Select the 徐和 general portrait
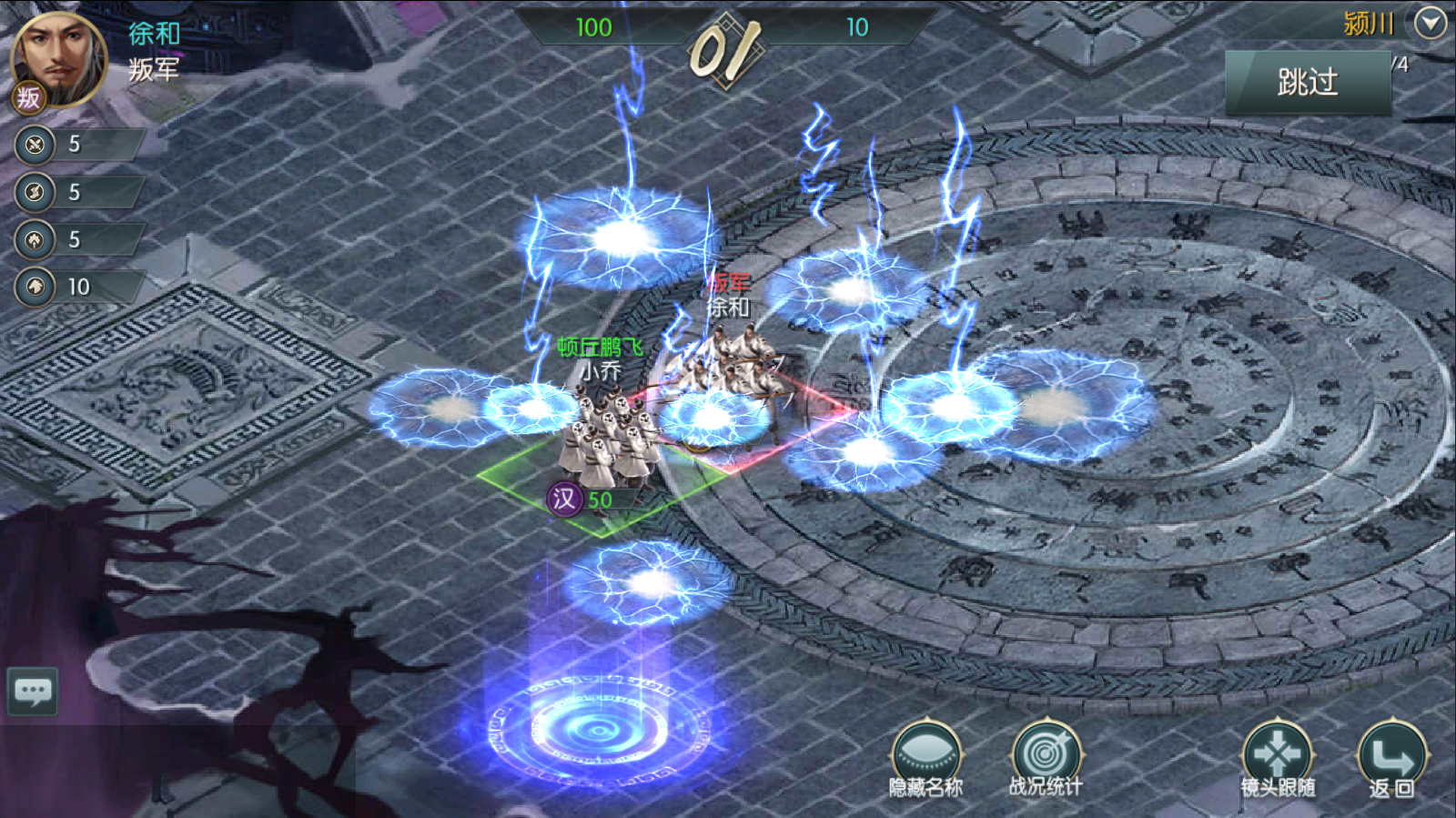This screenshot has height=818, width=1456. pos(58,59)
